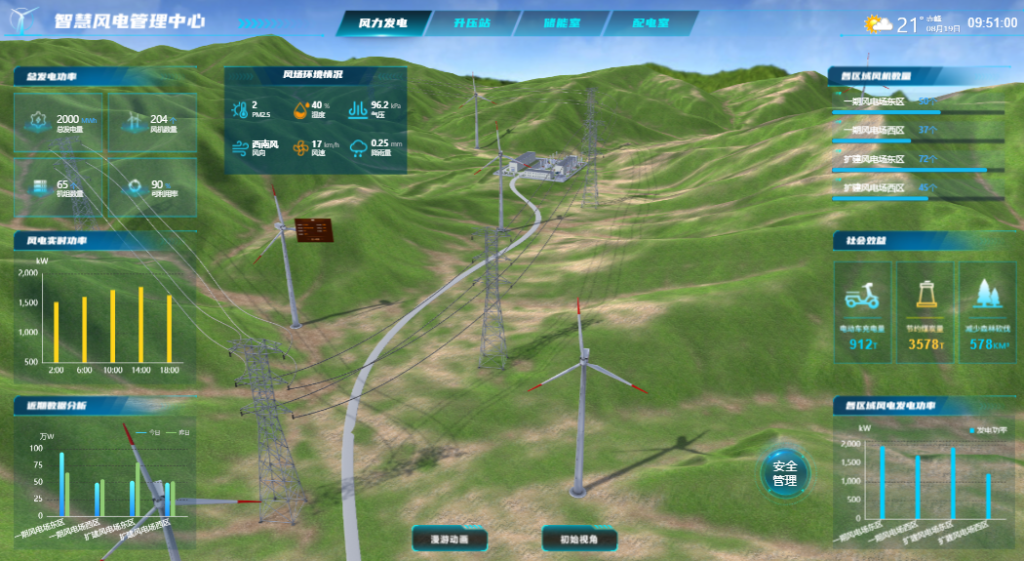
Task: Reset to 初始视角 initial view
Action: pyautogui.click(x=579, y=539)
